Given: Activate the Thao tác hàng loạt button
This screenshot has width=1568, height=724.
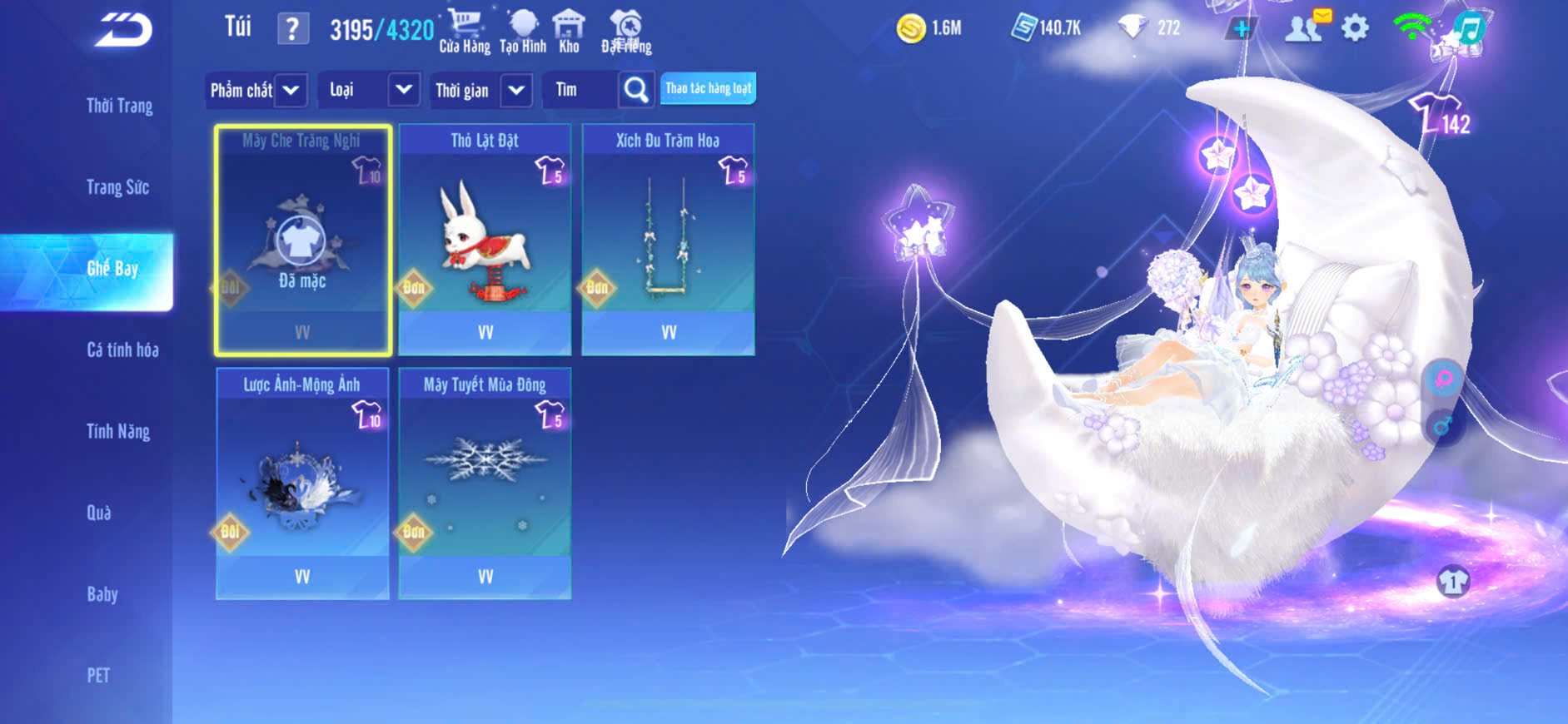Looking at the screenshot, I should click(x=708, y=88).
